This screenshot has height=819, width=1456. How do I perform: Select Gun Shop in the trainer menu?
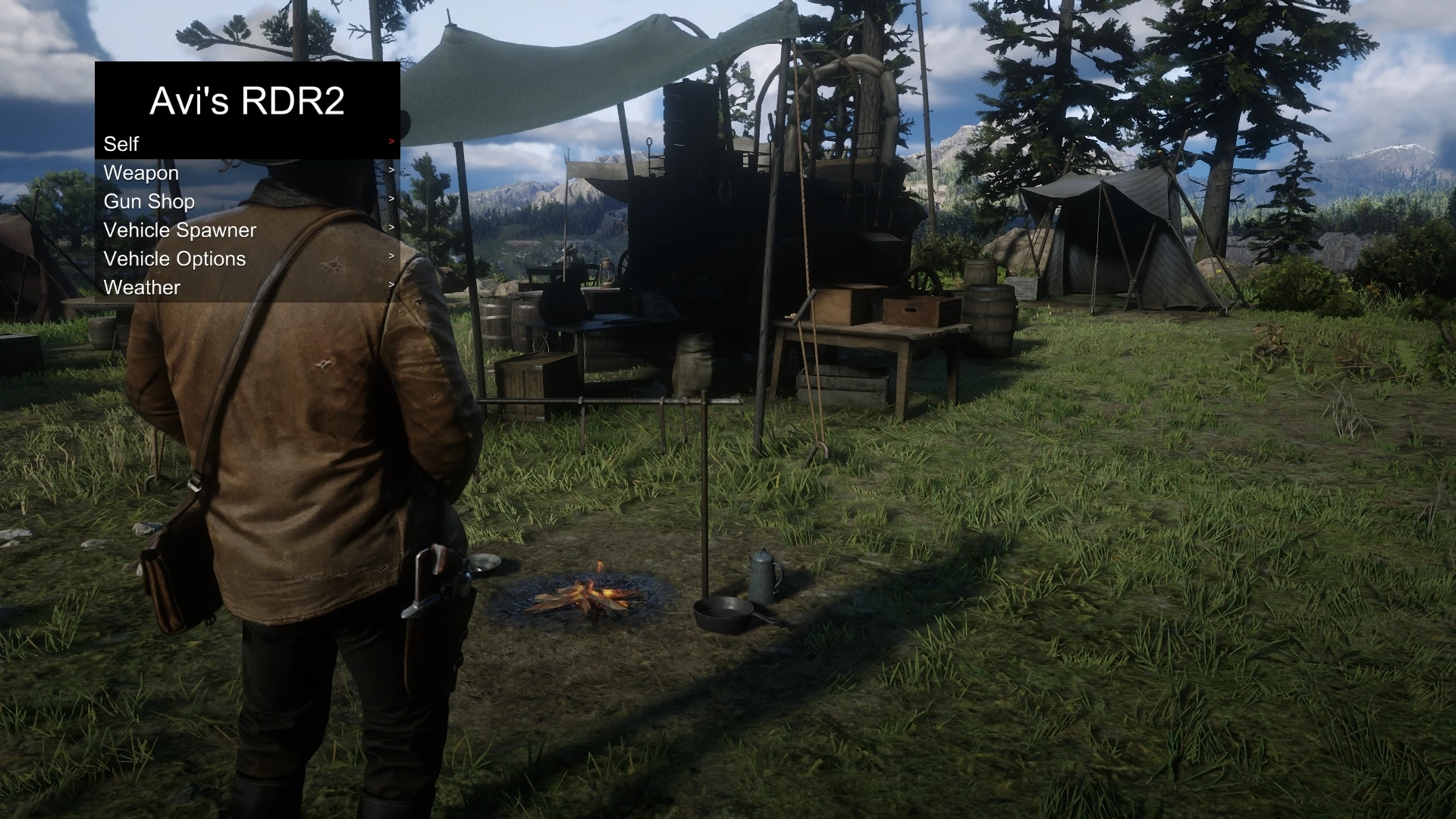pyautogui.click(x=149, y=201)
